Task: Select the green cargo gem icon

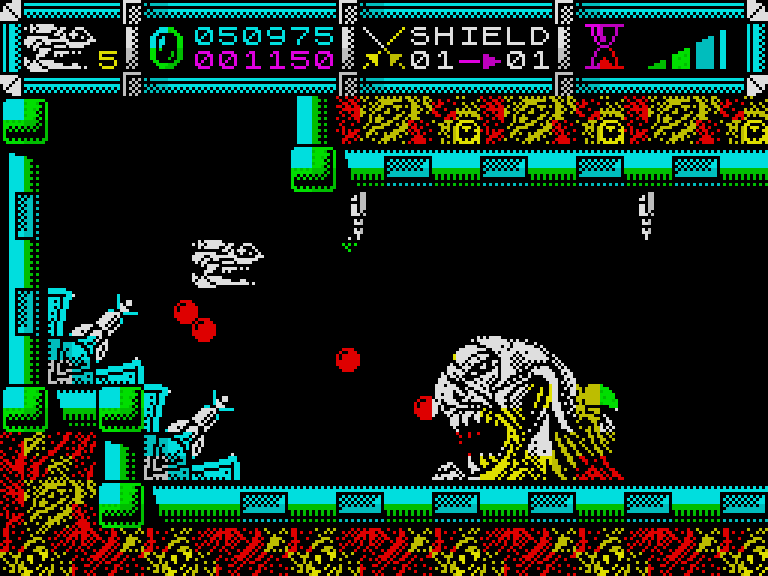Action: pyautogui.click(x=166, y=47)
